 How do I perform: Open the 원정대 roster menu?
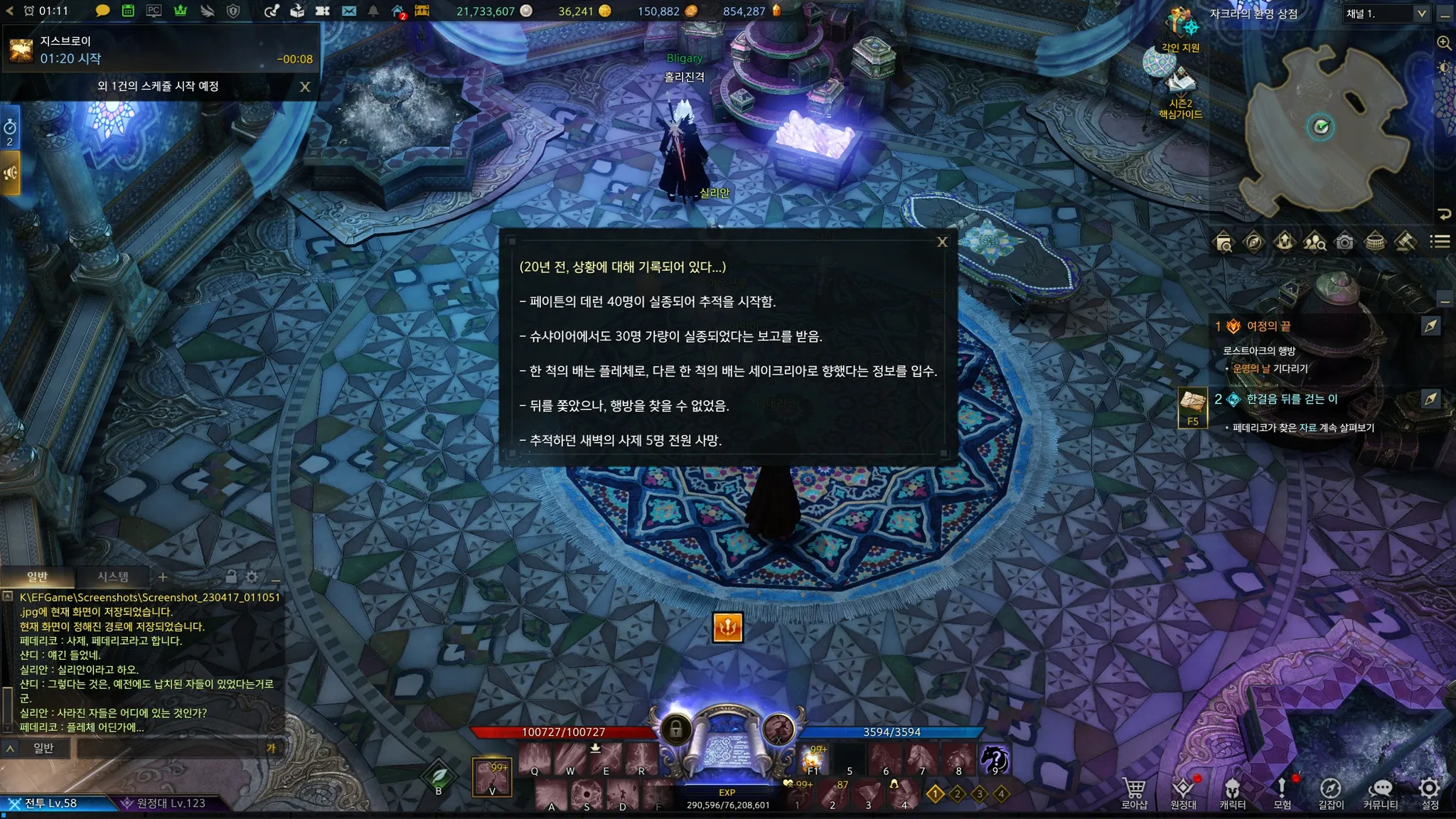[1183, 793]
